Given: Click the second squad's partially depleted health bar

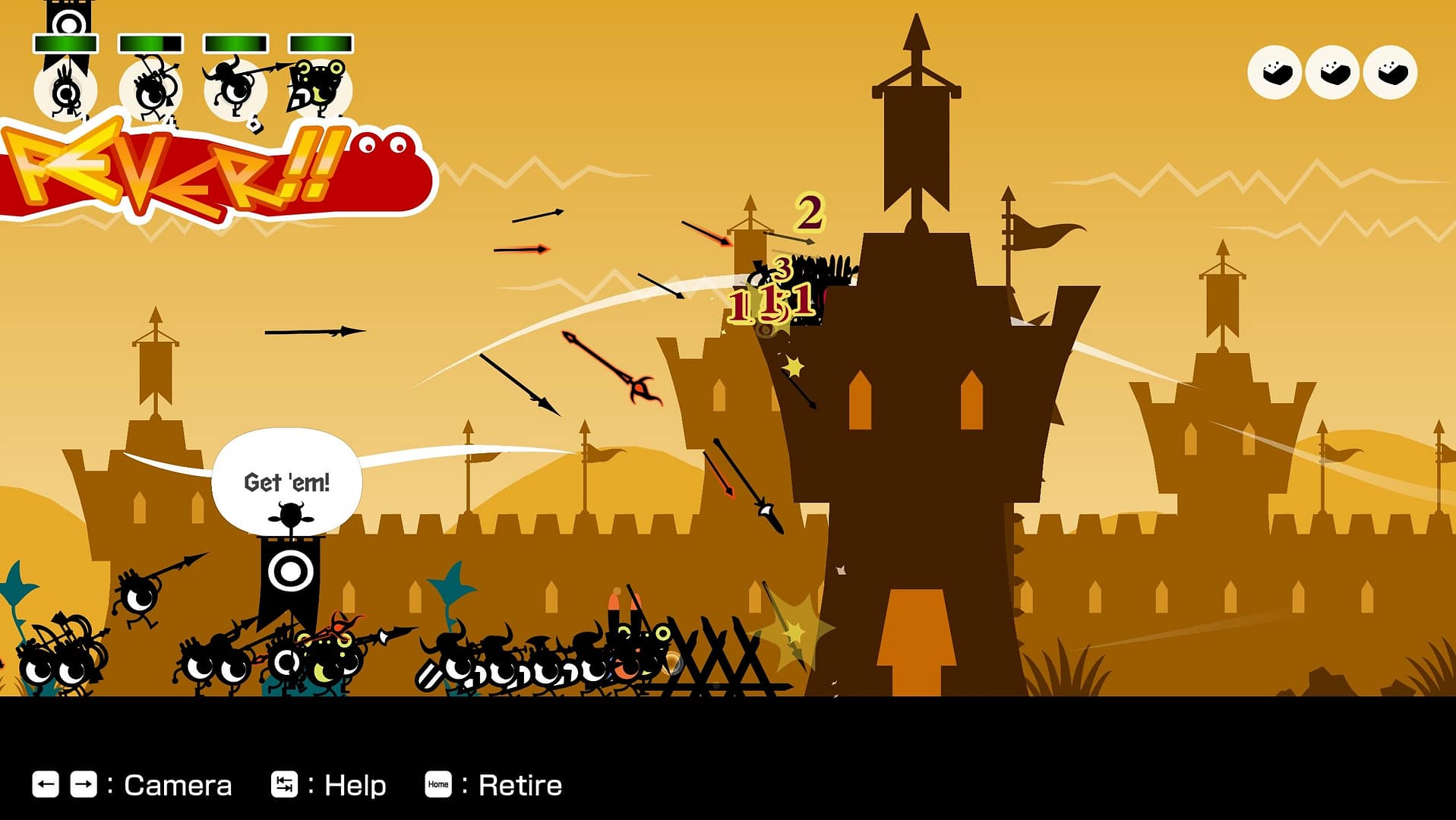Looking at the screenshot, I should coord(150,43).
